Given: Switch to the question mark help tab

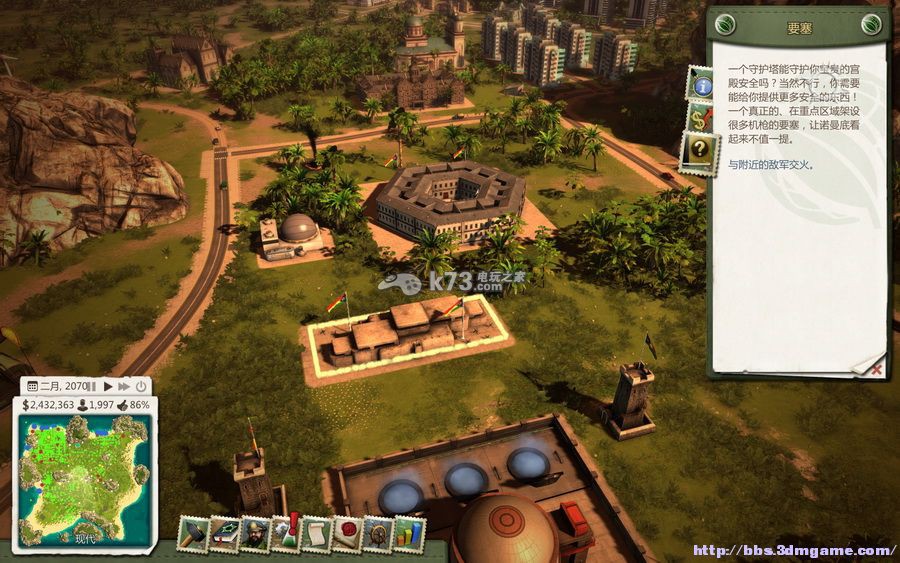Looking at the screenshot, I should [702, 152].
